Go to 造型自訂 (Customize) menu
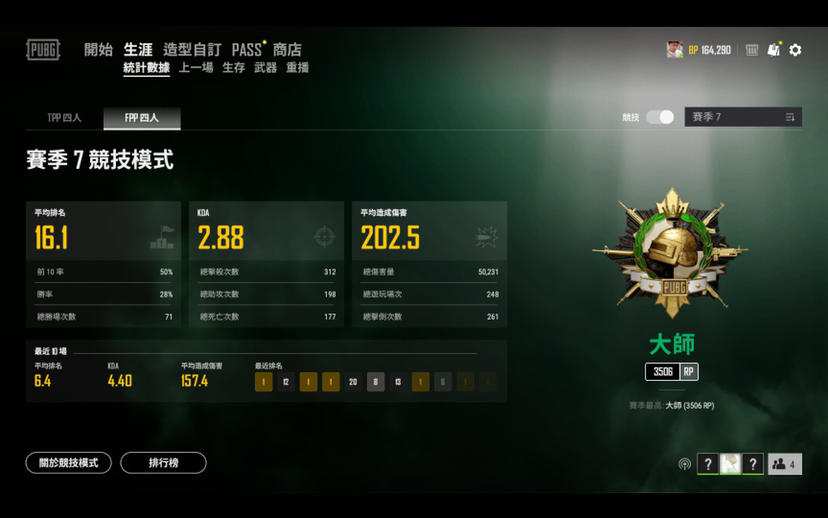The image size is (828, 518). point(192,50)
